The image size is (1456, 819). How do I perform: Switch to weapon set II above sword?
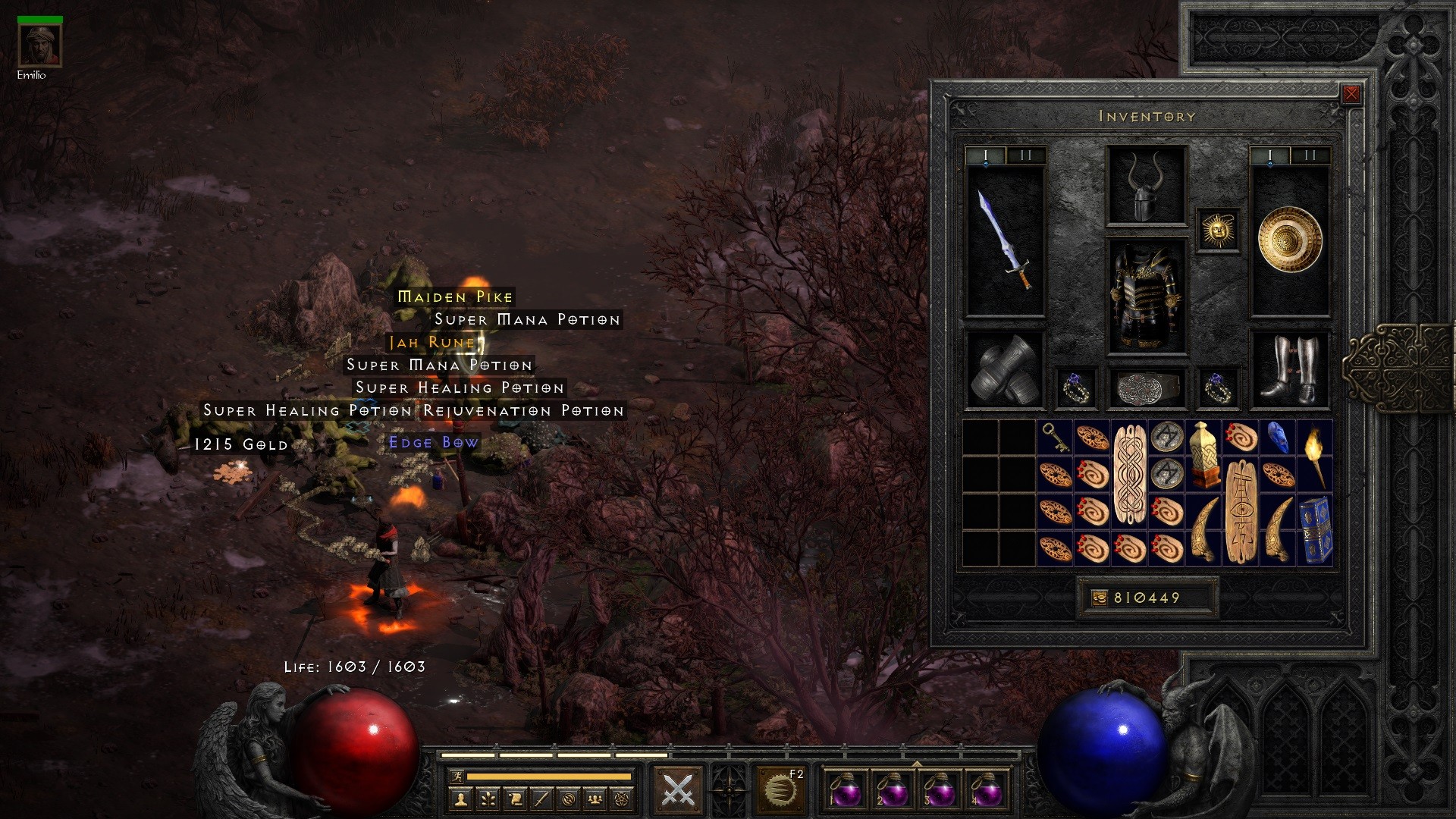(x=1025, y=155)
